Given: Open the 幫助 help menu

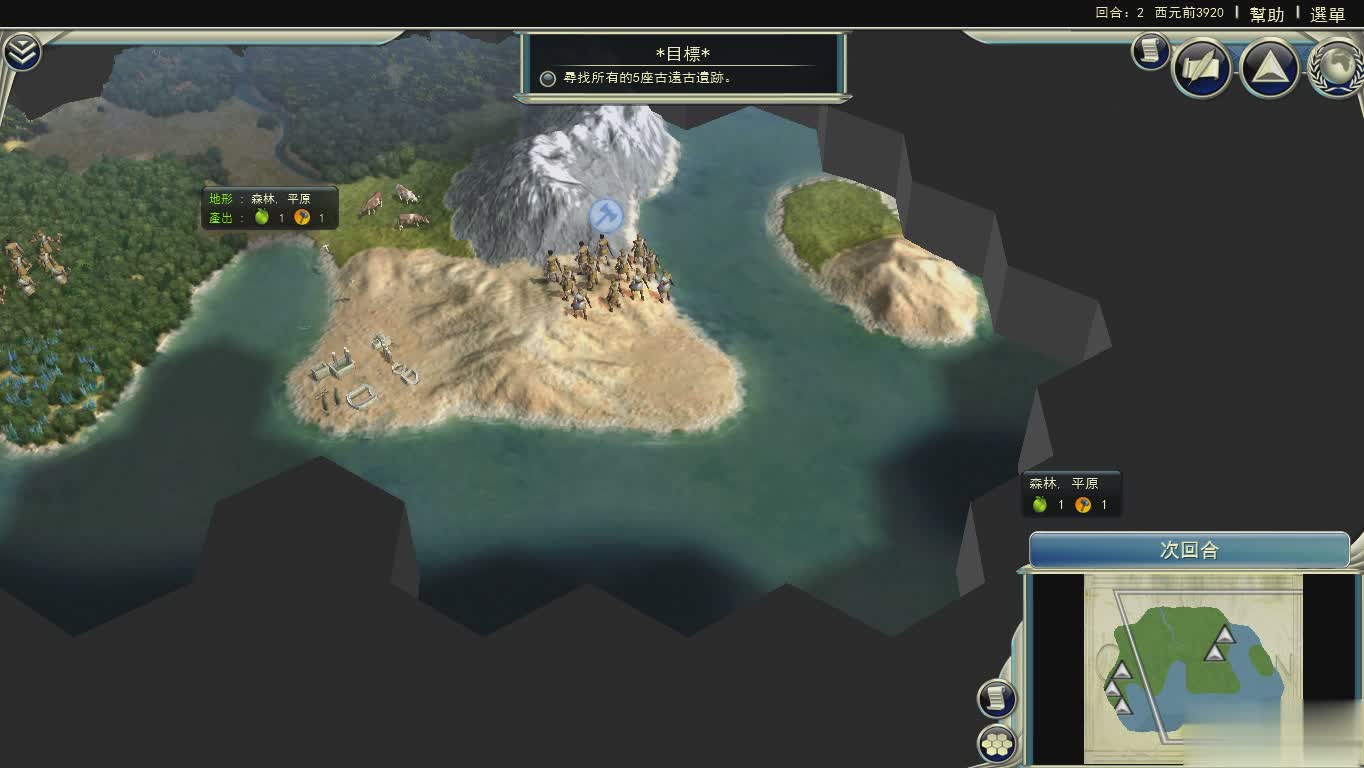Looking at the screenshot, I should click(x=1266, y=14).
